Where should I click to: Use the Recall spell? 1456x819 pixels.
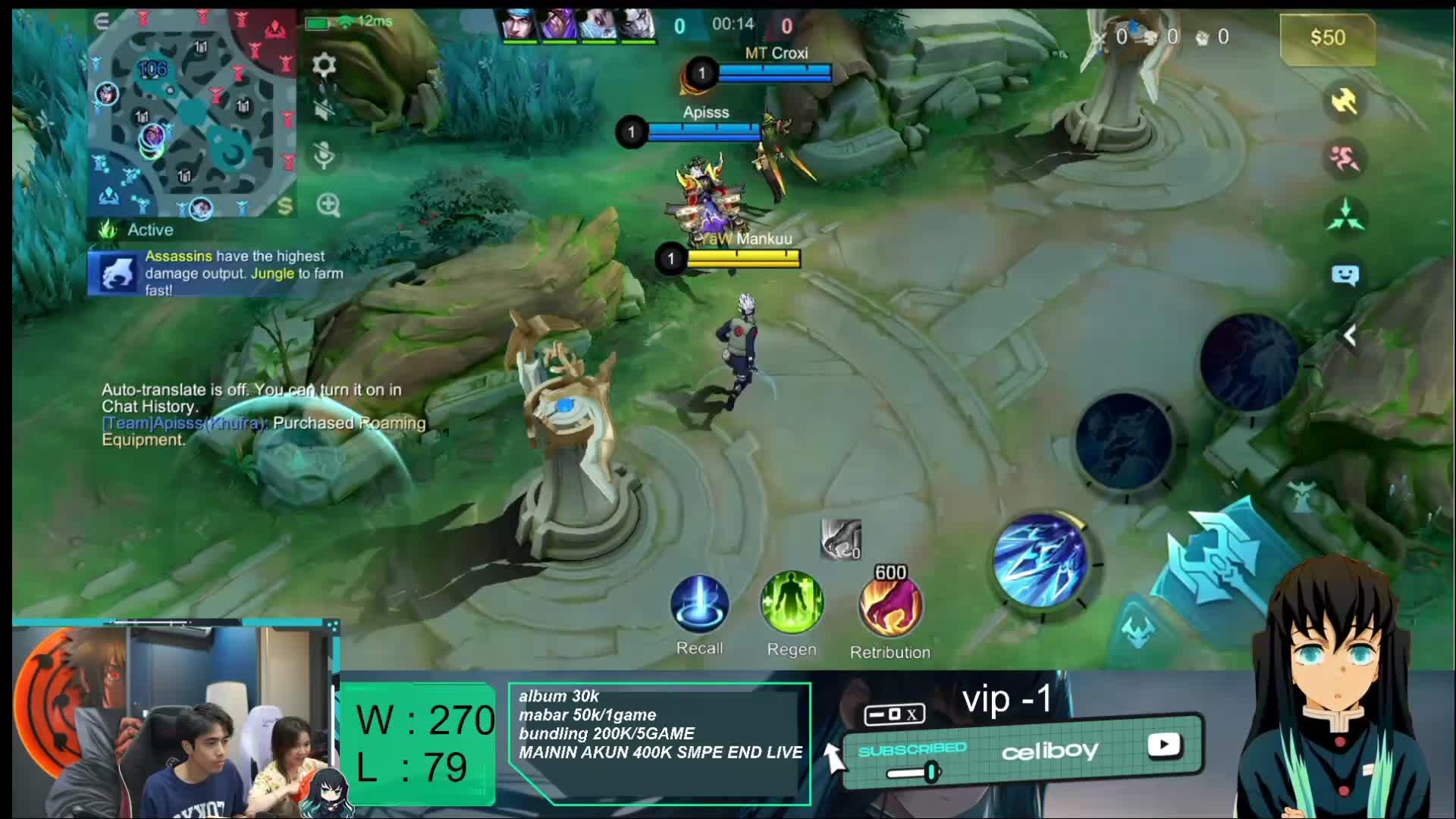click(x=699, y=604)
